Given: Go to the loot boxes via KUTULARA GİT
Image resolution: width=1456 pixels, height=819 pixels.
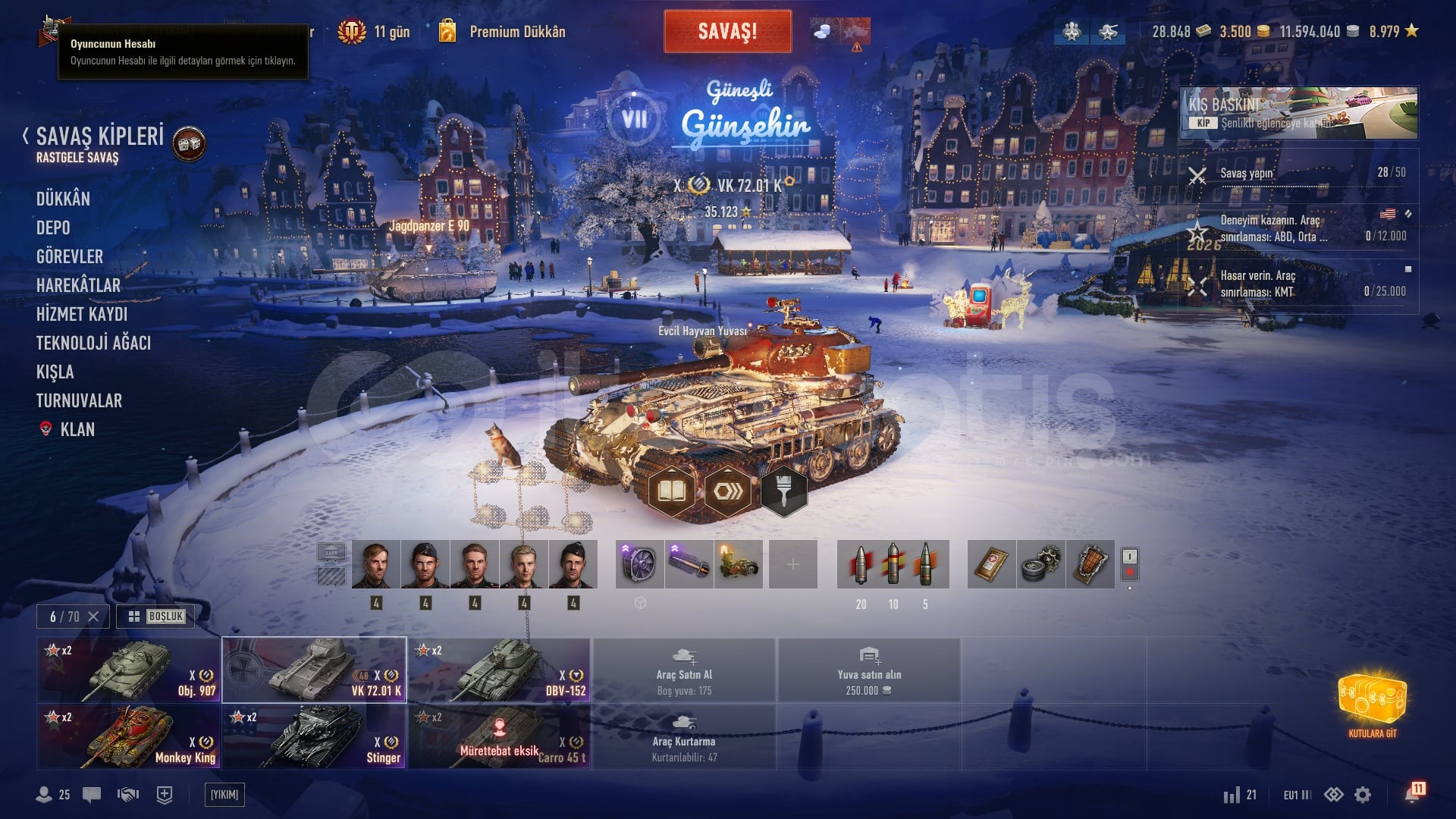Looking at the screenshot, I should 1372,704.
